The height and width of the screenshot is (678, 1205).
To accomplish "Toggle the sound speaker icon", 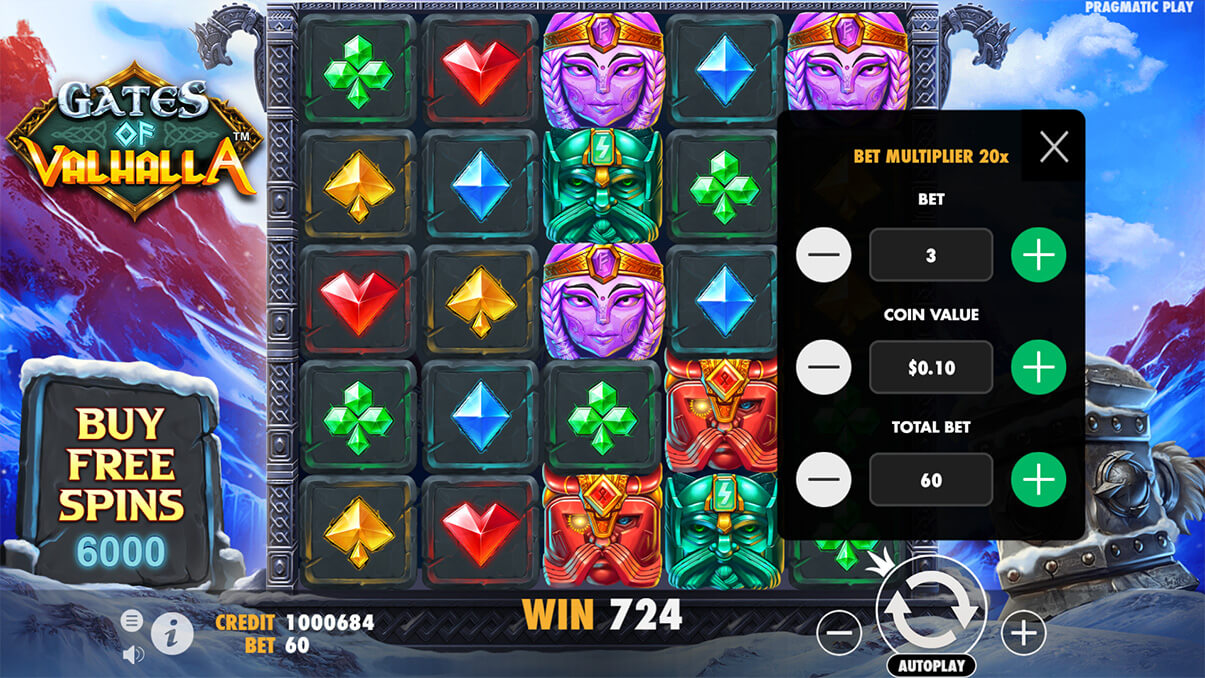I will 133,654.
